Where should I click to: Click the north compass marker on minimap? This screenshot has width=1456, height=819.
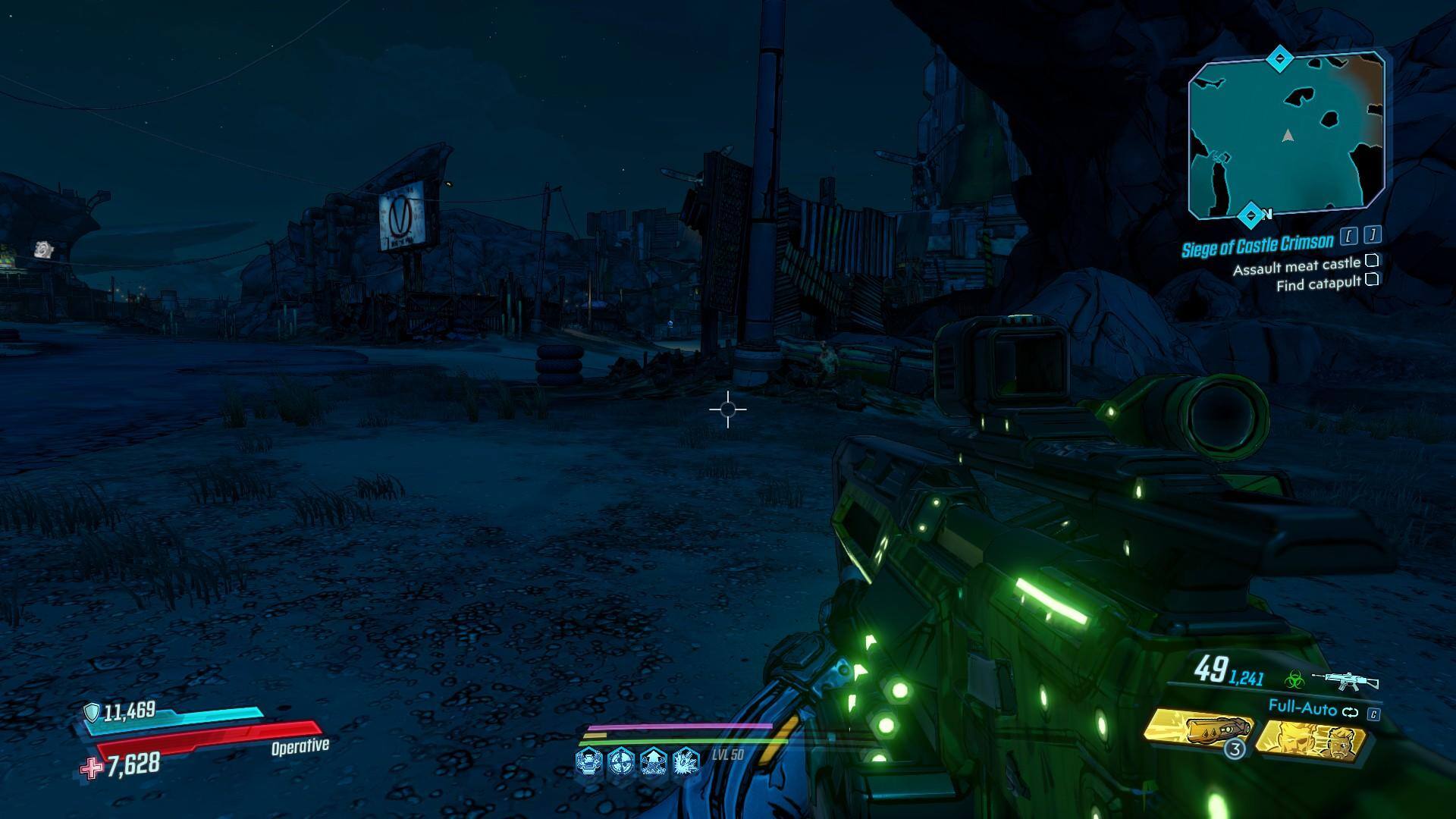pyautogui.click(x=1250, y=215)
